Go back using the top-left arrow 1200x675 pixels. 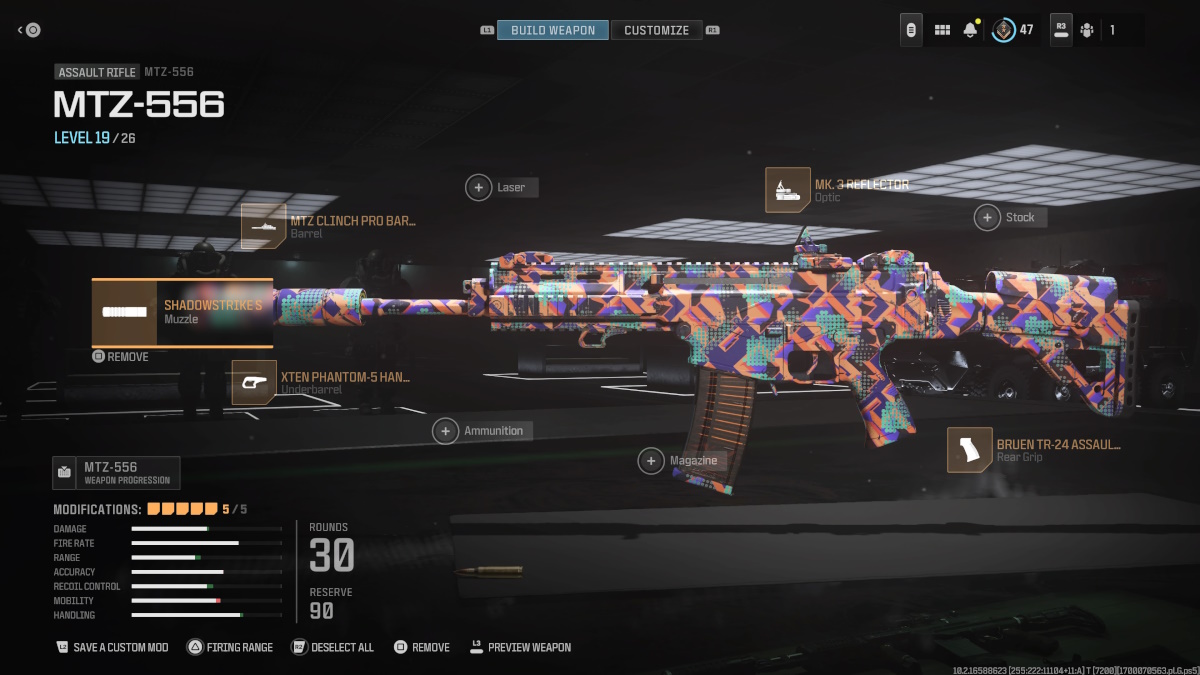point(29,30)
